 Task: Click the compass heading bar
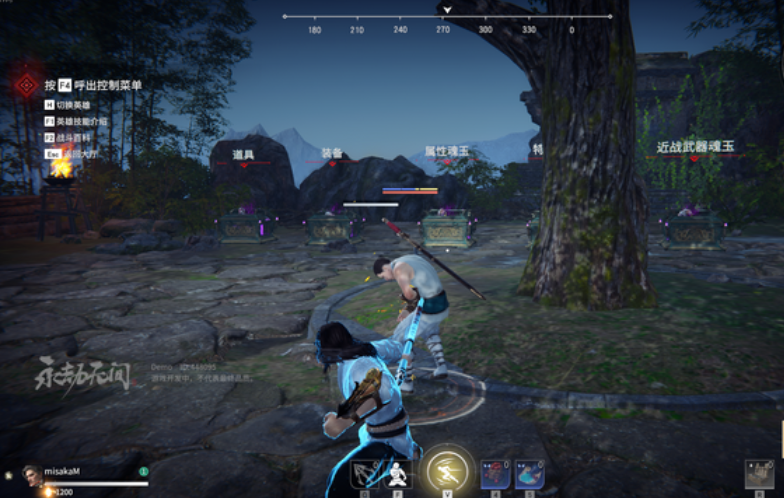coord(447,17)
